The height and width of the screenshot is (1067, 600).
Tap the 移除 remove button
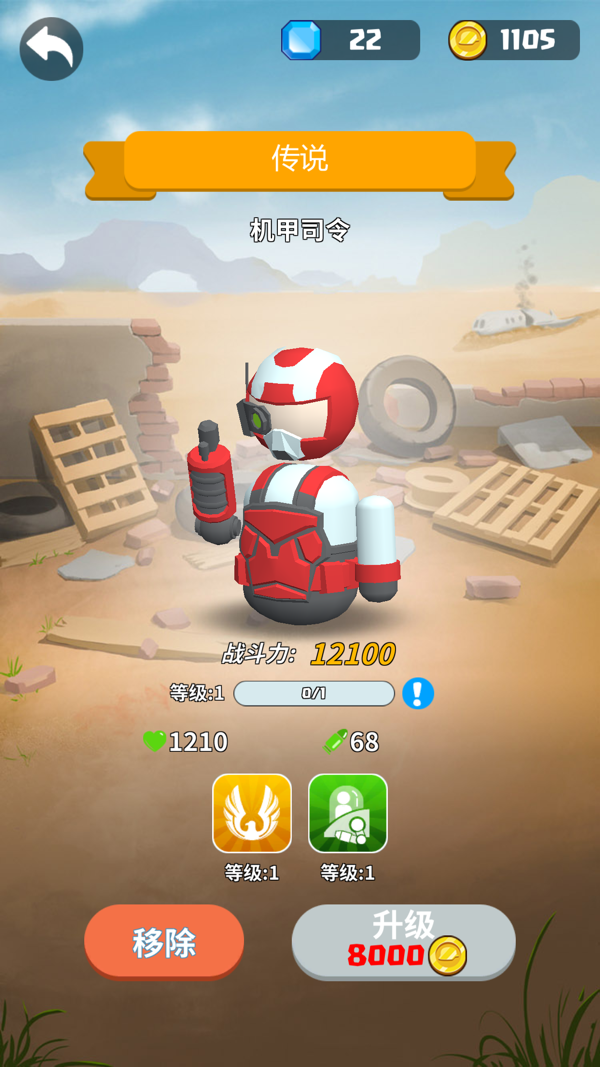point(164,942)
